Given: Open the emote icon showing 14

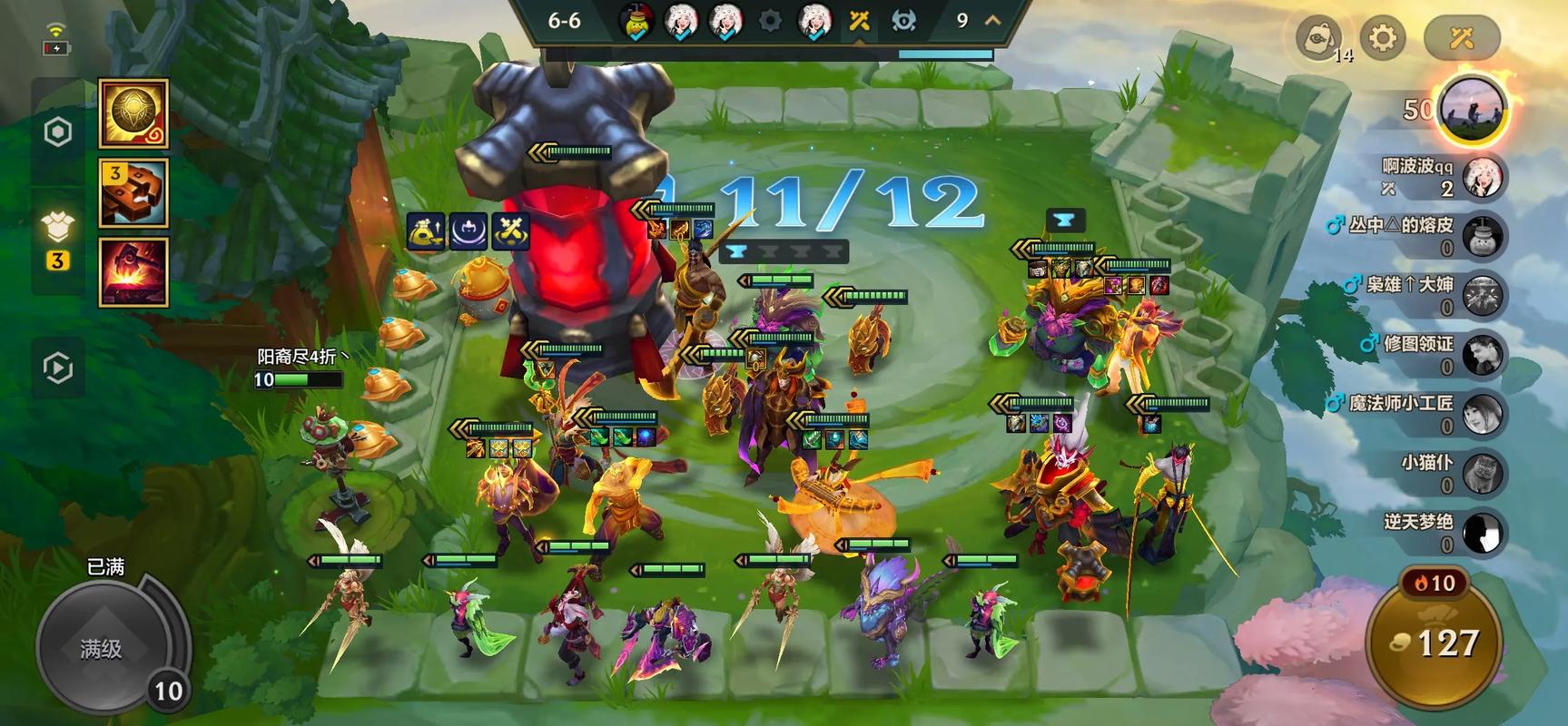Looking at the screenshot, I should pyautogui.click(x=1318, y=38).
